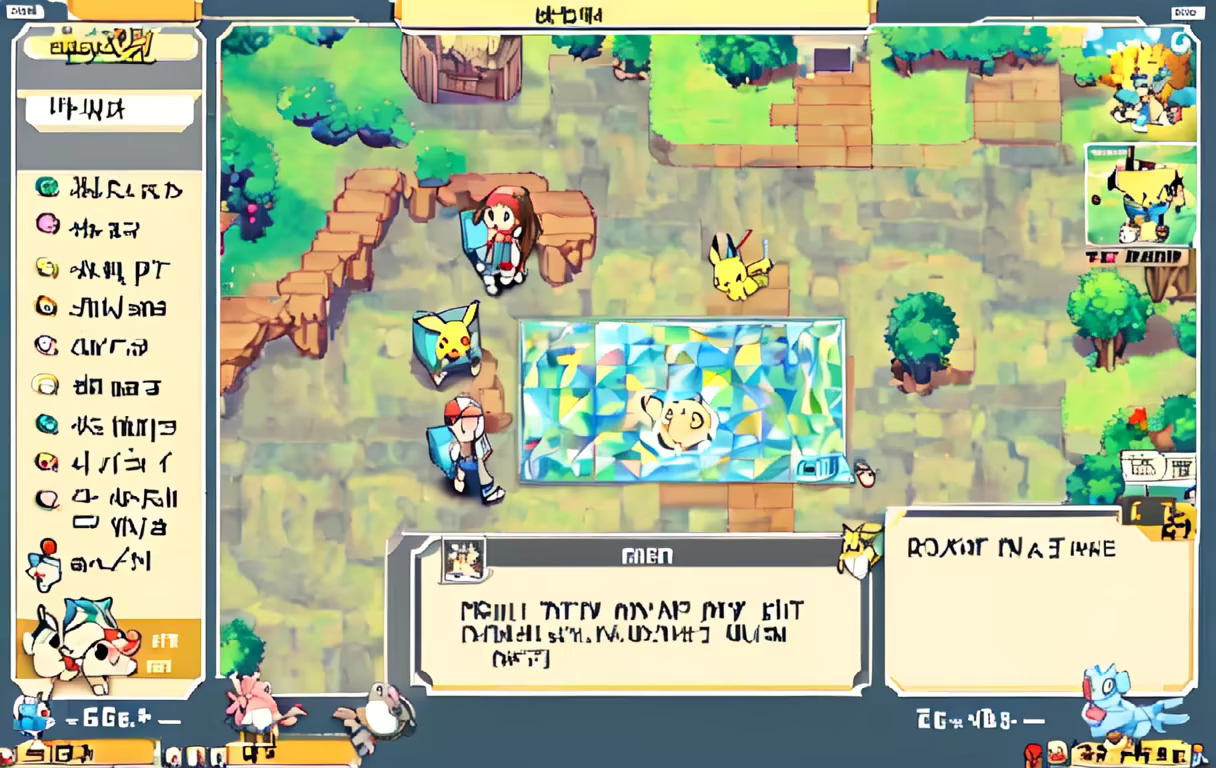
Task: Choose the yellow-circle entry ending in PT
Action: [x=110, y=268]
